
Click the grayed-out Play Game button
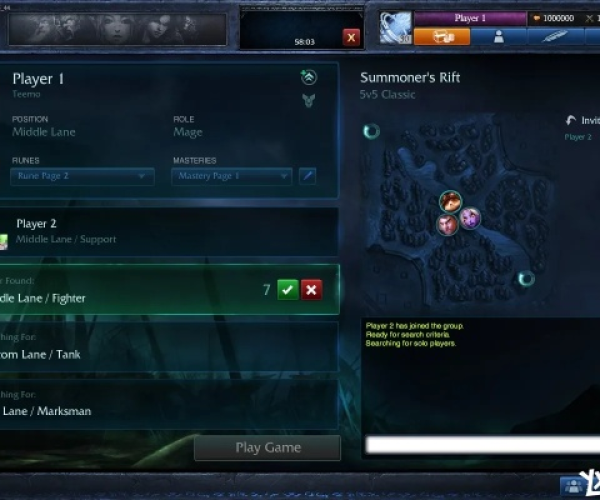click(267, 447)
